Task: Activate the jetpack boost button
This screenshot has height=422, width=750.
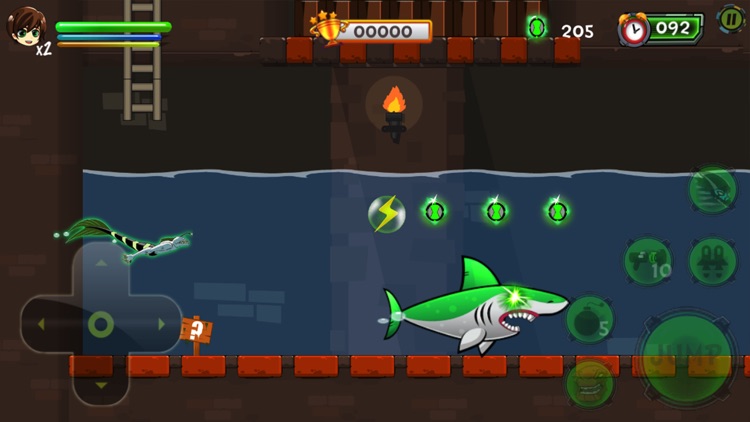Action: point(713,261)
